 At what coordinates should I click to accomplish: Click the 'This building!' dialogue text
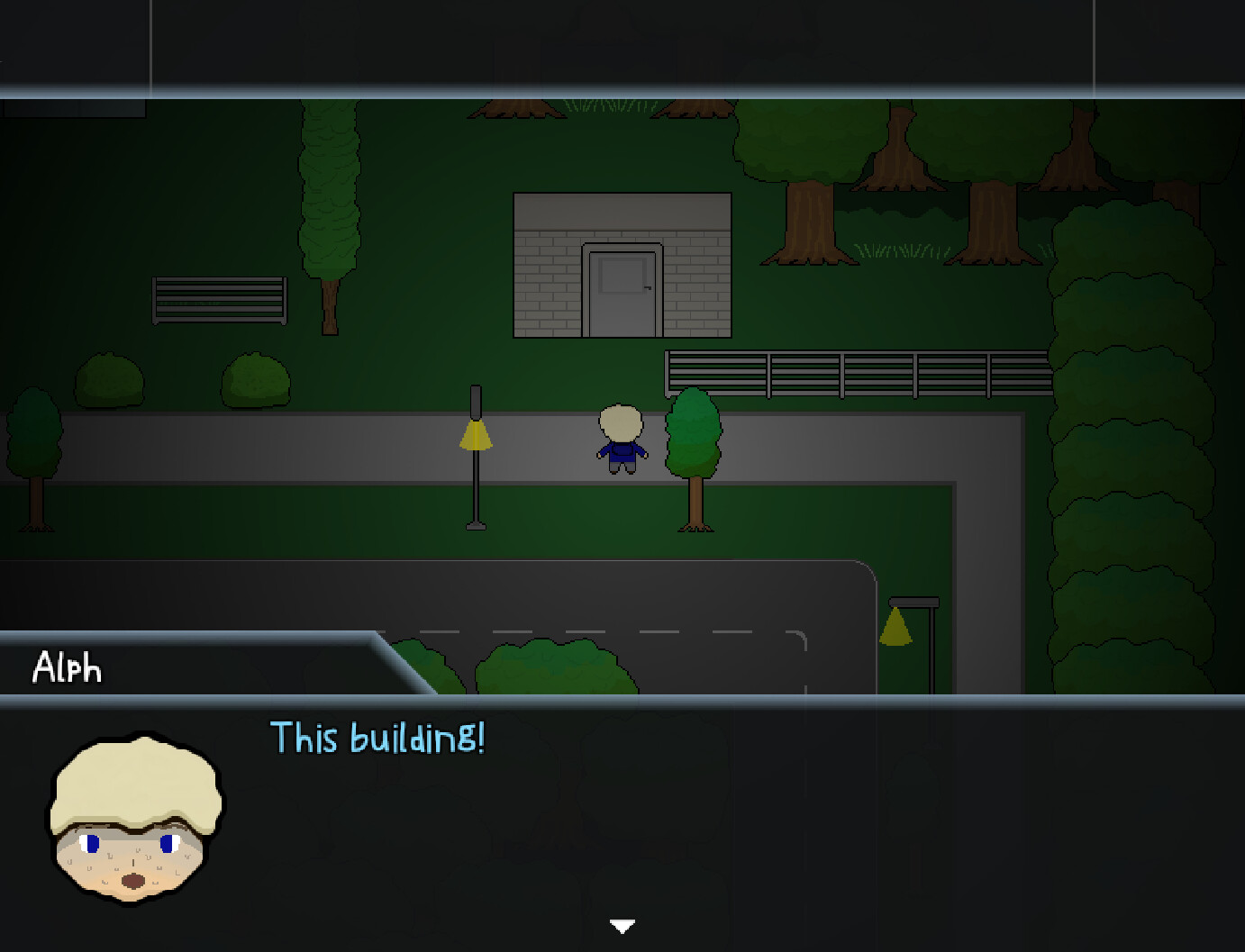(x=377, y=739)
